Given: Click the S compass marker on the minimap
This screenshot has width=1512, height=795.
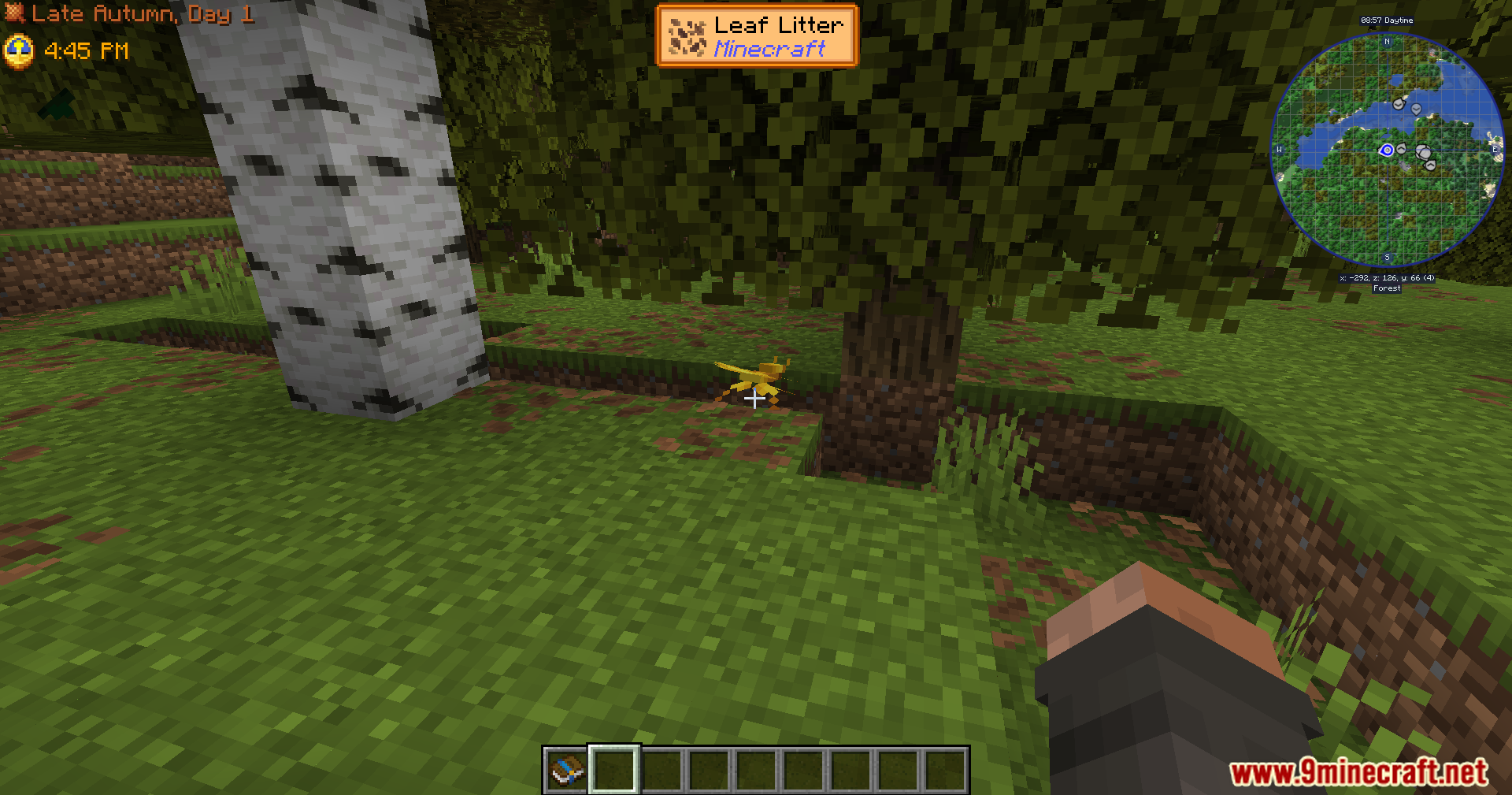Looking at the screenshot, I should click(1387, 257).
